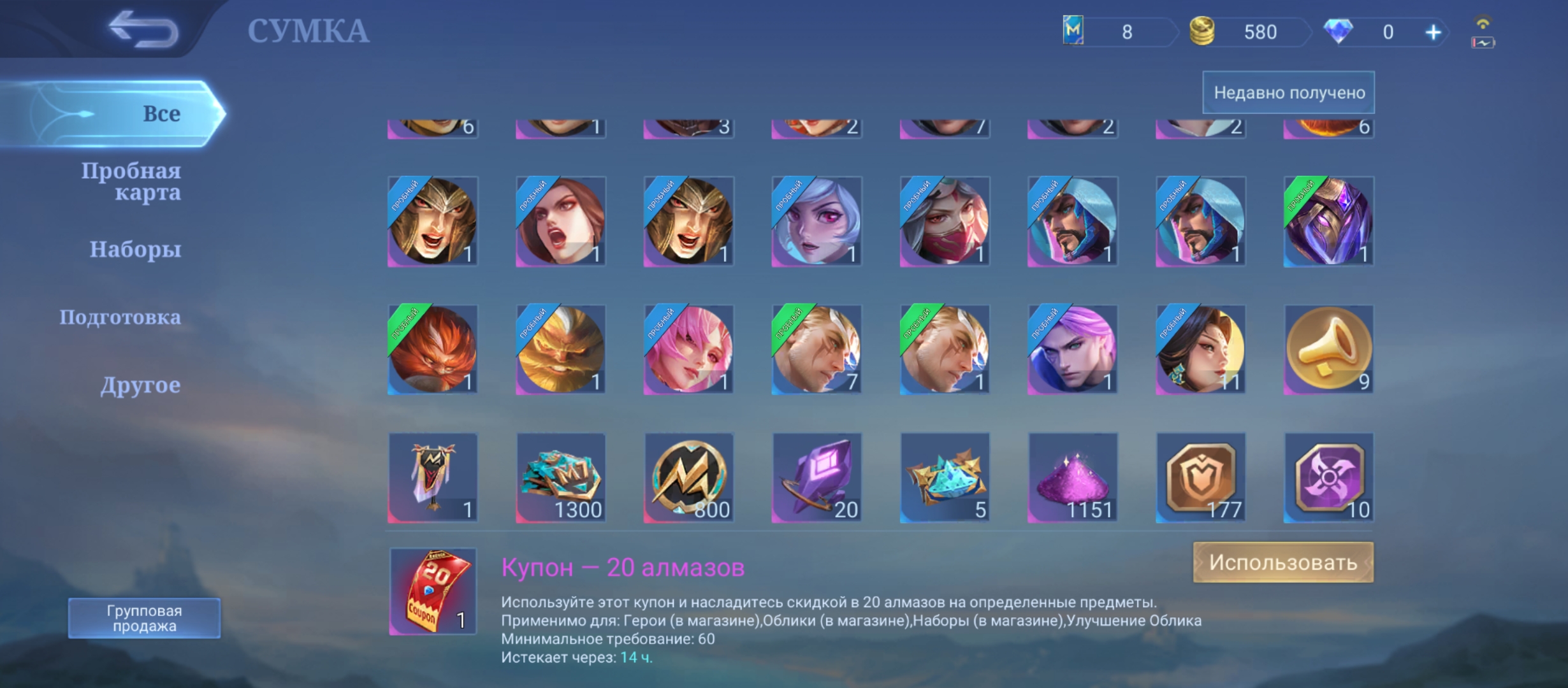Screen dimensions: 1568x688
Task: Use the 20 diamond coupon with Использовать
Action: point(1282,563)
